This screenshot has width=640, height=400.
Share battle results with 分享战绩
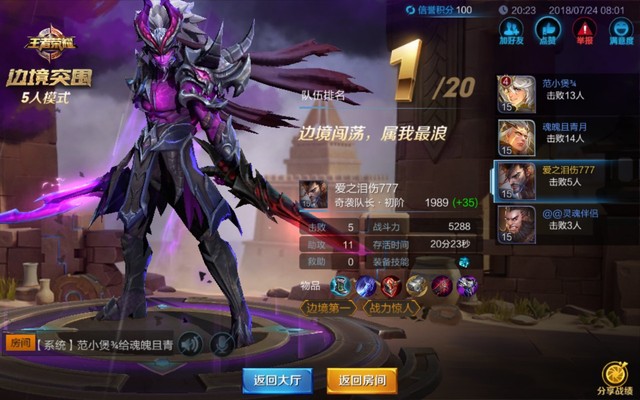(x=615, y=379)
